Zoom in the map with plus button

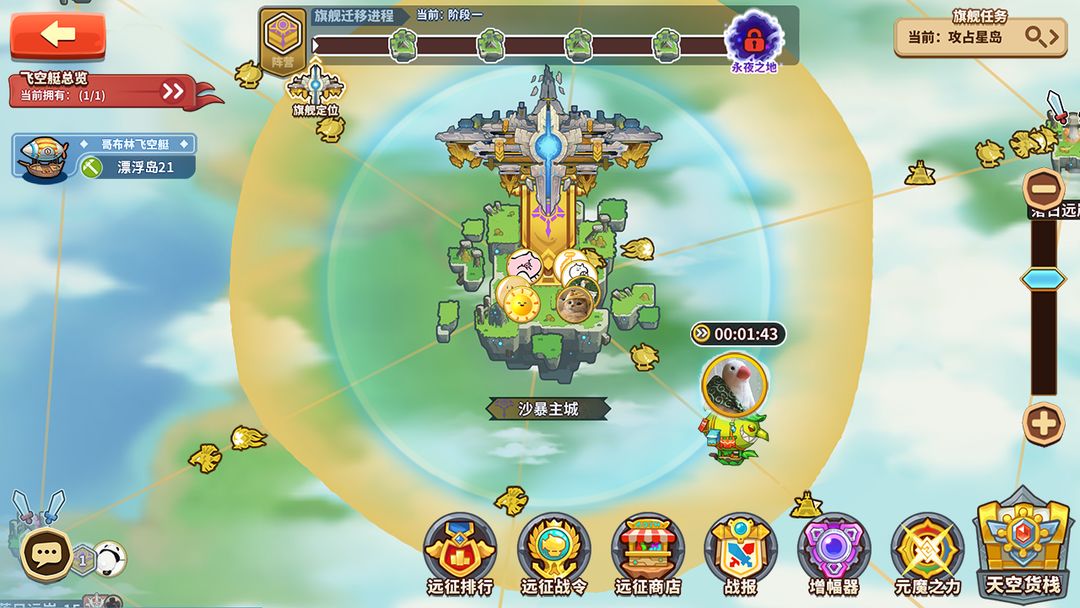tap(1043, 424)
